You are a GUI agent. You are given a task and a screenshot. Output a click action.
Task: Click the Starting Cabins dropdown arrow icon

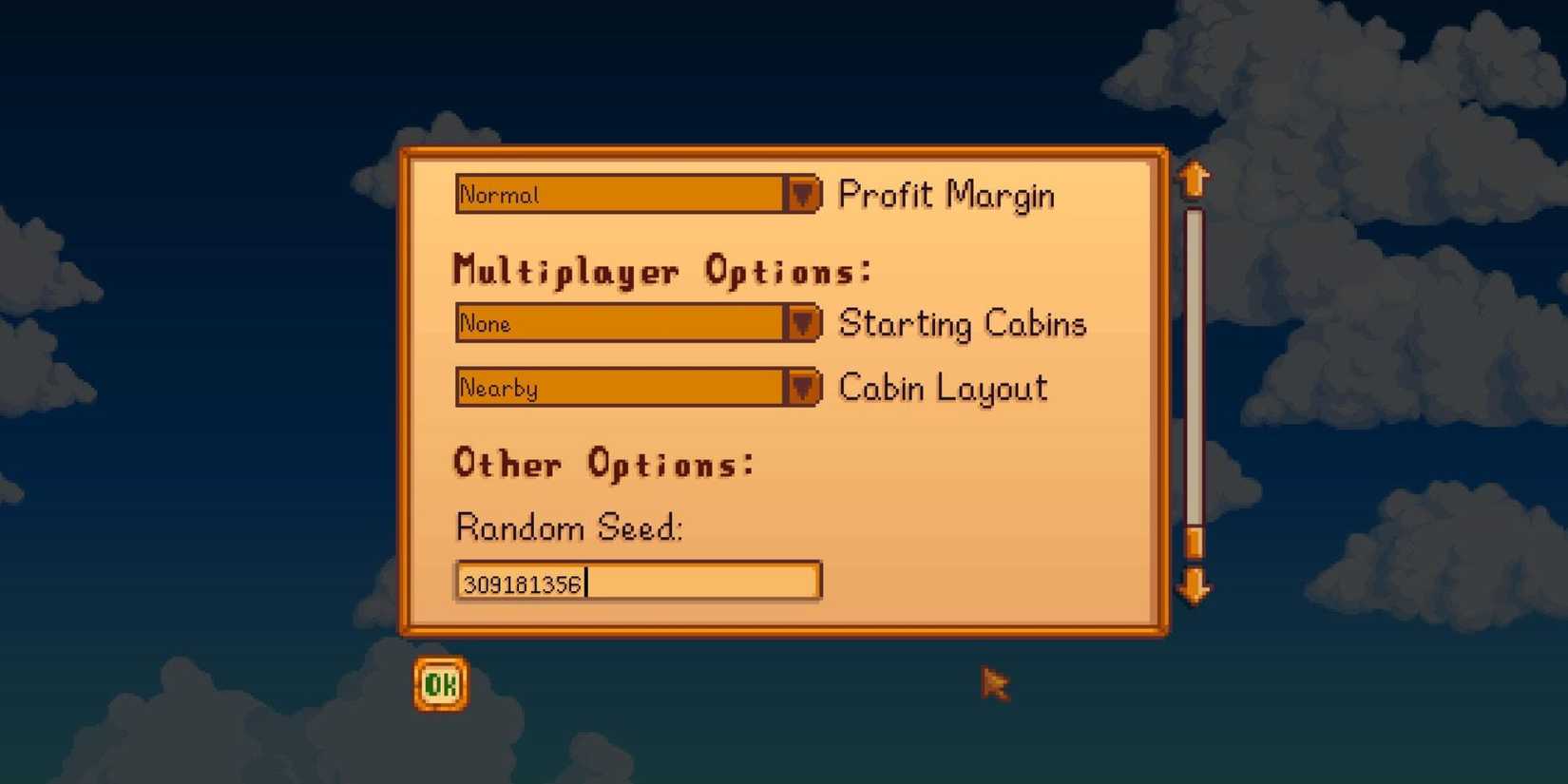coord(805,323)
